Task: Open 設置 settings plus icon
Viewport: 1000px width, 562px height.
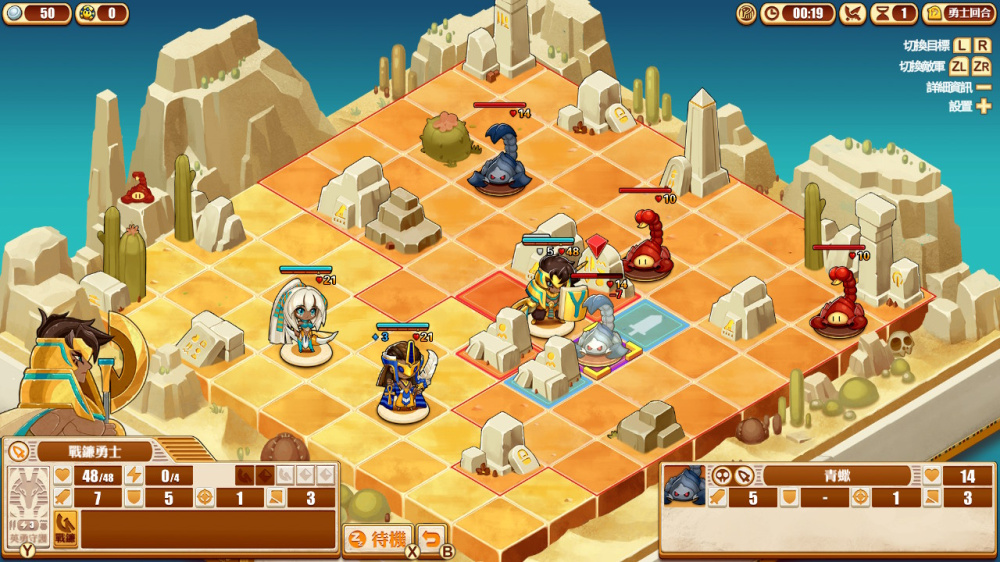Action: tap(983, 106)
